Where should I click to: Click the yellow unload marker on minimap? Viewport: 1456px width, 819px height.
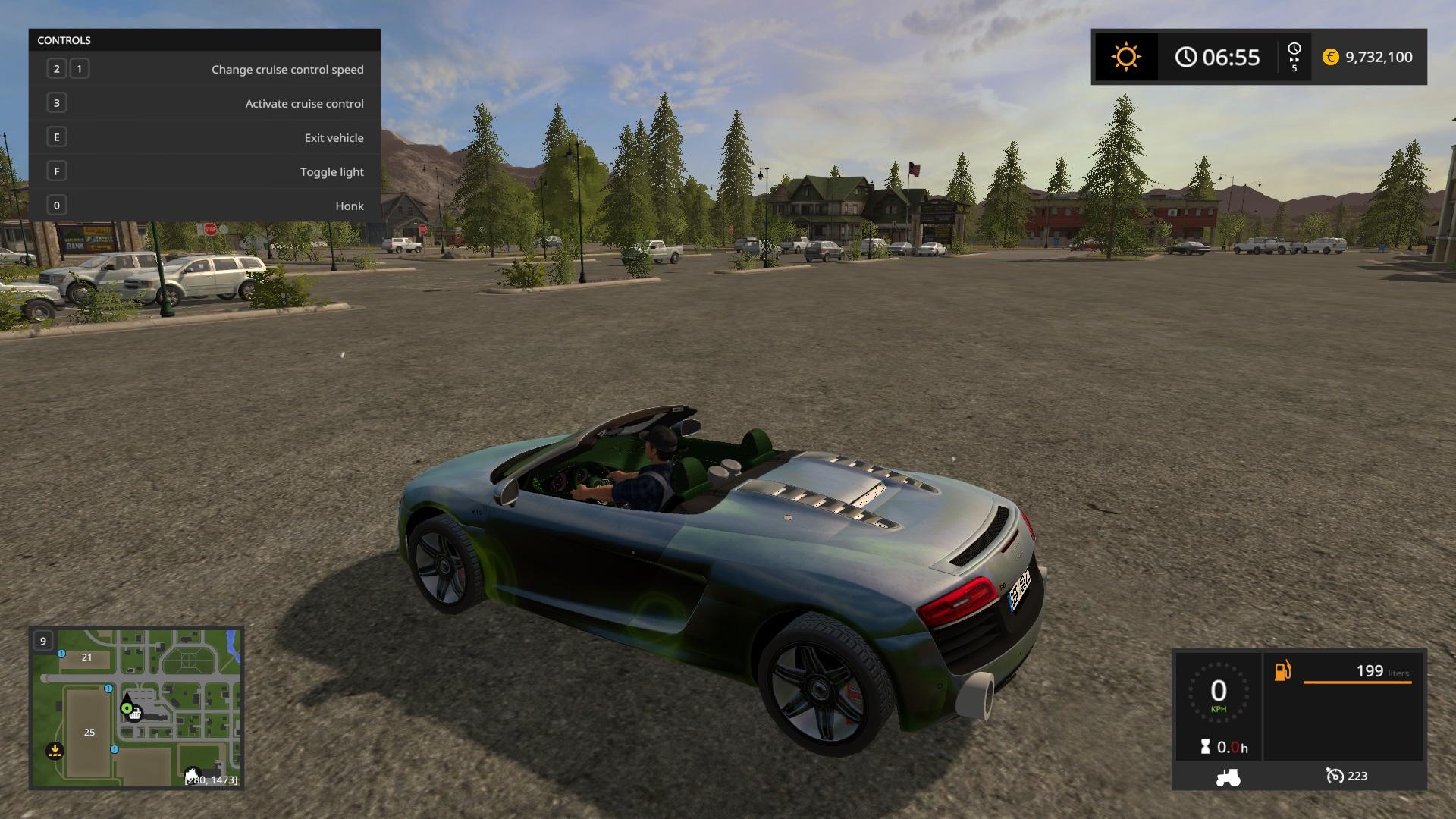click(55, 751)
